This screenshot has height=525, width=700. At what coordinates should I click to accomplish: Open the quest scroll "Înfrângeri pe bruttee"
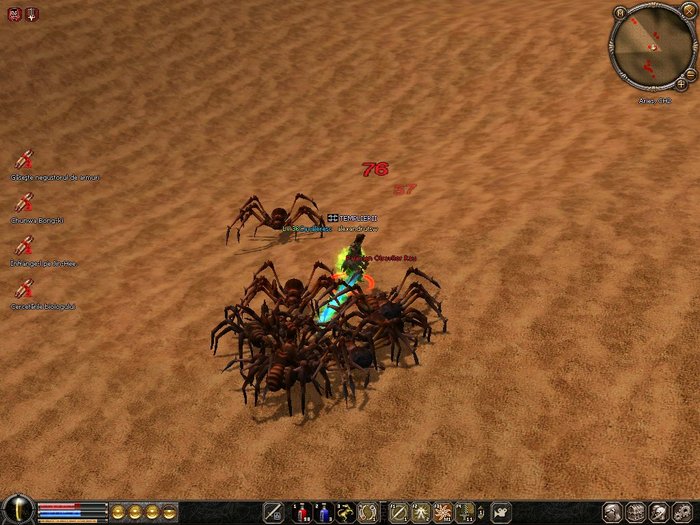[24, 245]
